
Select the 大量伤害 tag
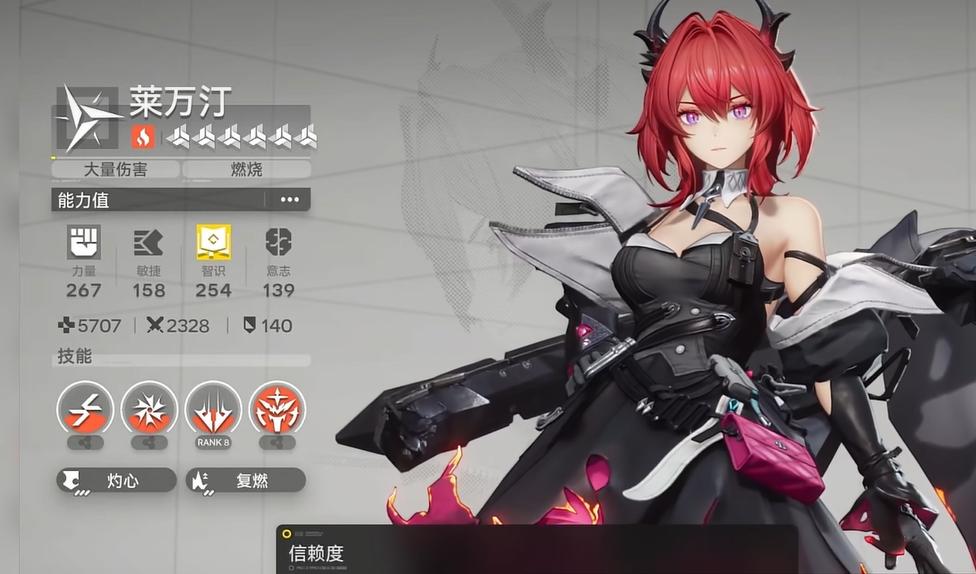(116, 170)
